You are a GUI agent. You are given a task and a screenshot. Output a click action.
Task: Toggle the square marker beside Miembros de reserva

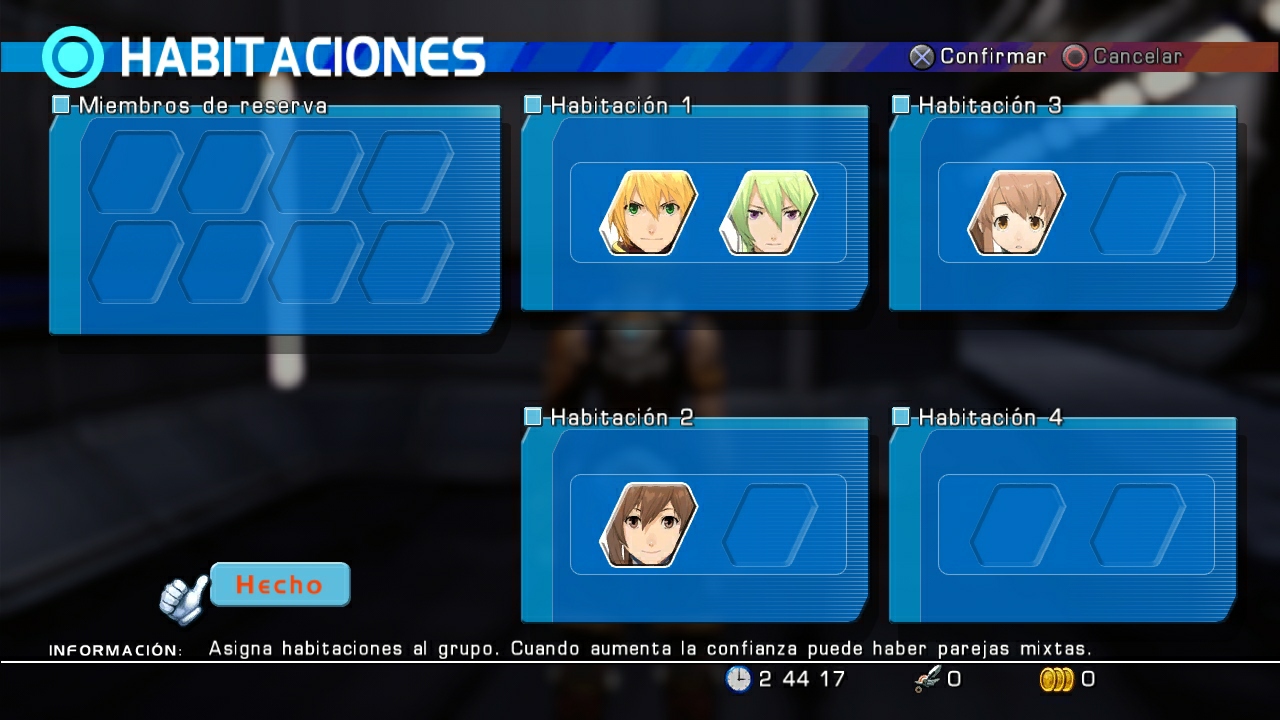click(60, 104)
